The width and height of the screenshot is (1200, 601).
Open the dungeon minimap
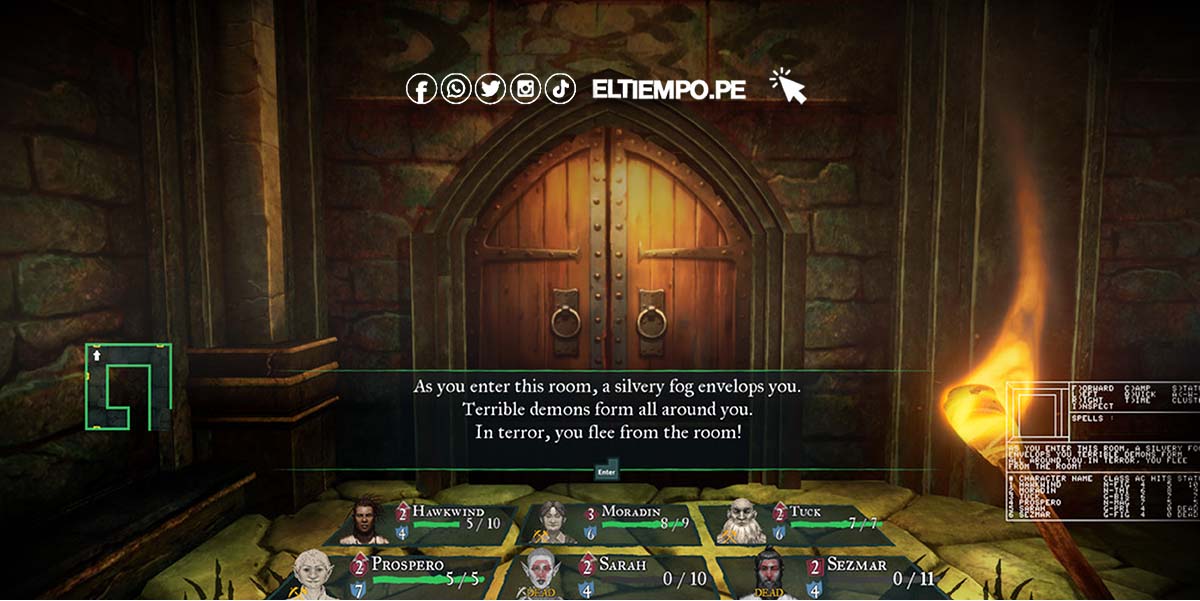[x=128, y=387]
